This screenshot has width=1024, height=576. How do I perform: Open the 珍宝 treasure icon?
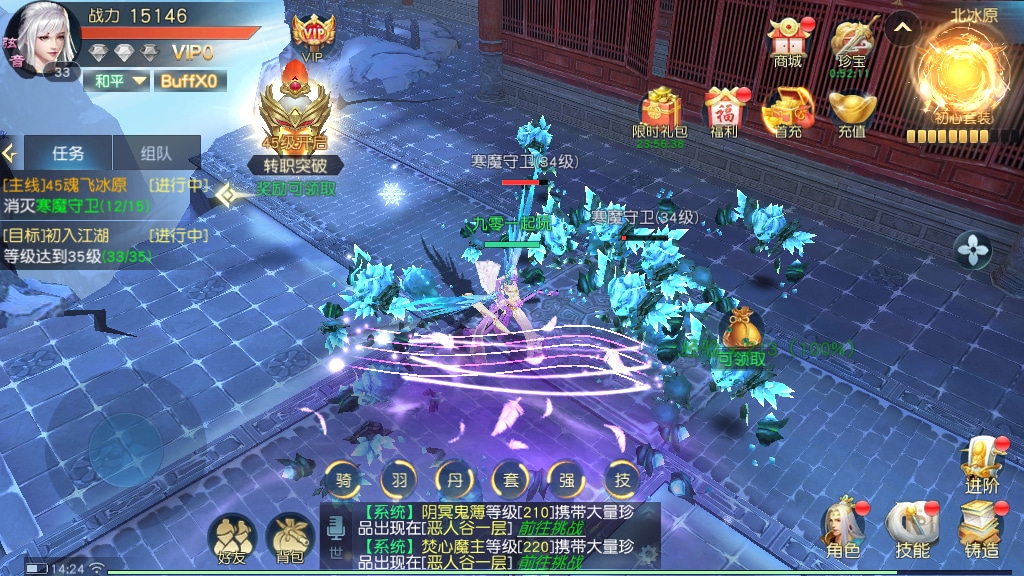tap(852, 42)
